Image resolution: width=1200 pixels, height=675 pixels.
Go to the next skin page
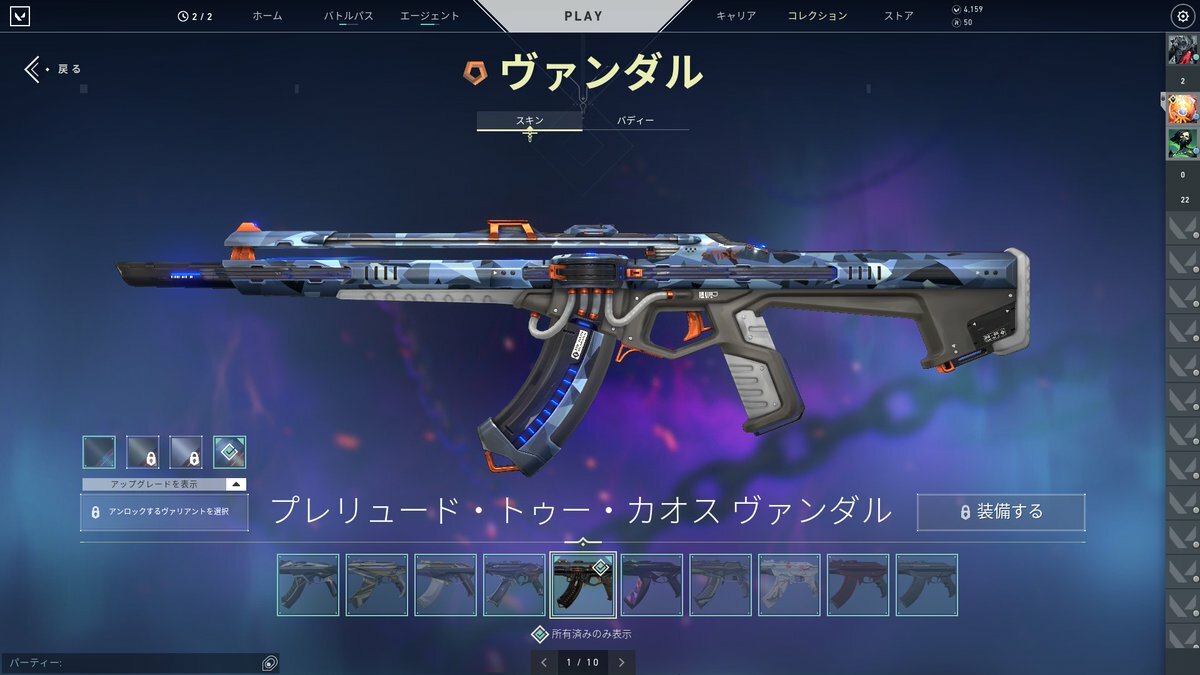[621, 662]
